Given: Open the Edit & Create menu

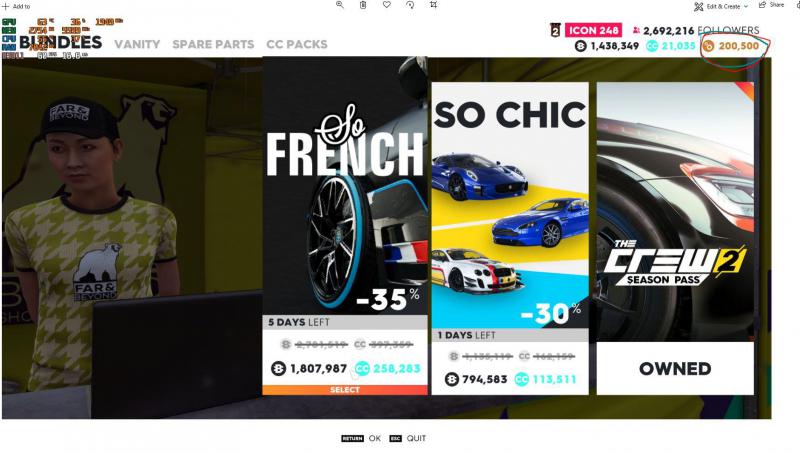Looking at the screenshot, I should [x=722, y=6].
